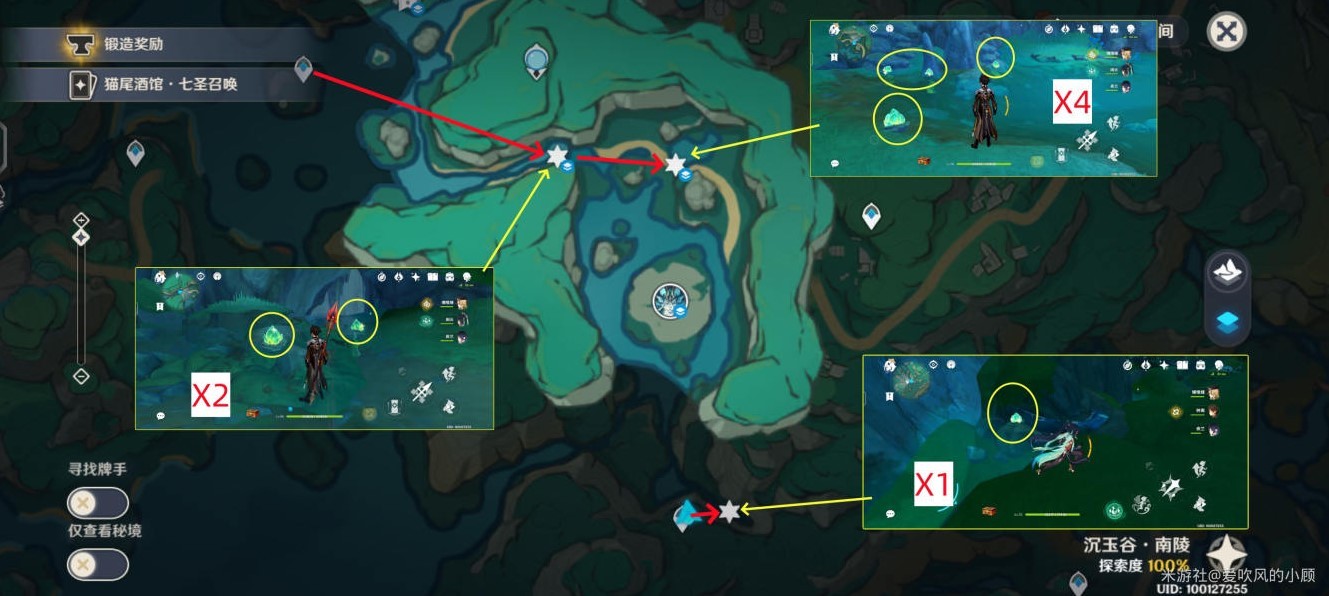This screenshot has height=596, width=1329.
Task: Select the boss marker on the central island
Action: (x=668, y=299)
